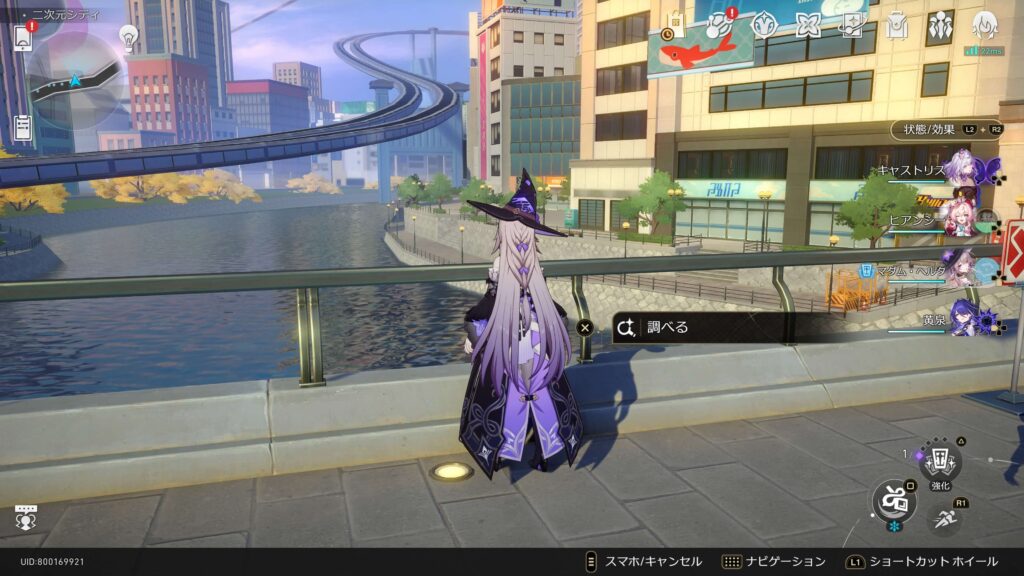Open the four-petal flower icon

coord(807,25)
